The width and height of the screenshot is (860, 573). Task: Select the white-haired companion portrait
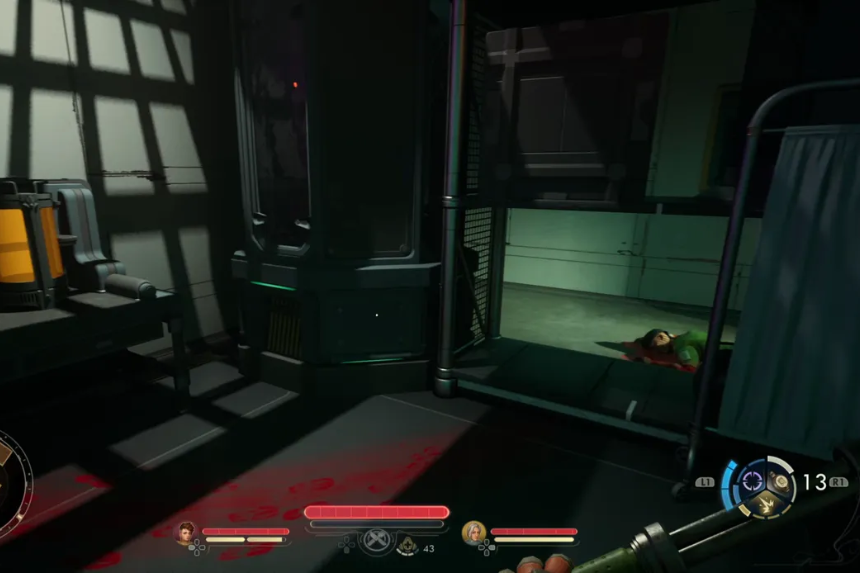pyautogui.click(x=473, y=532)
